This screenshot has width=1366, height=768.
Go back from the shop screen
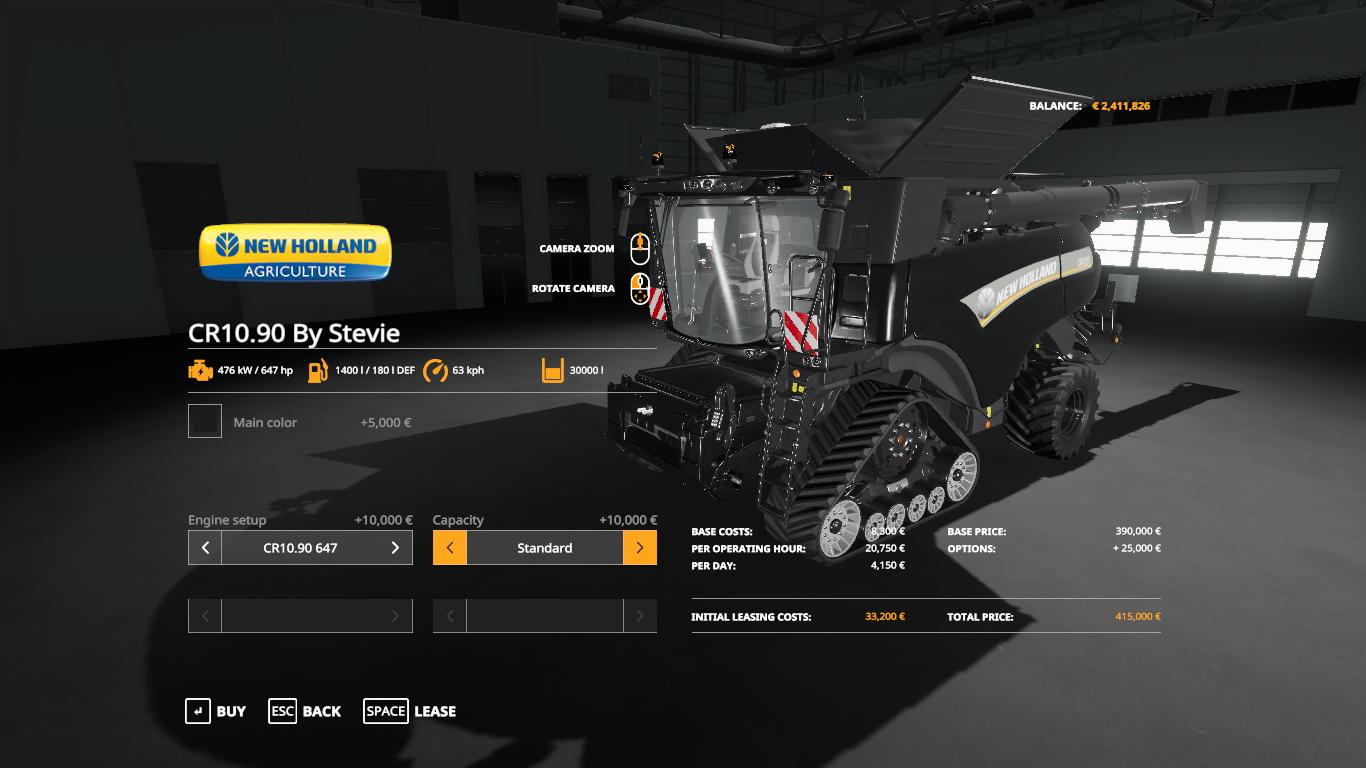(305, 711)
